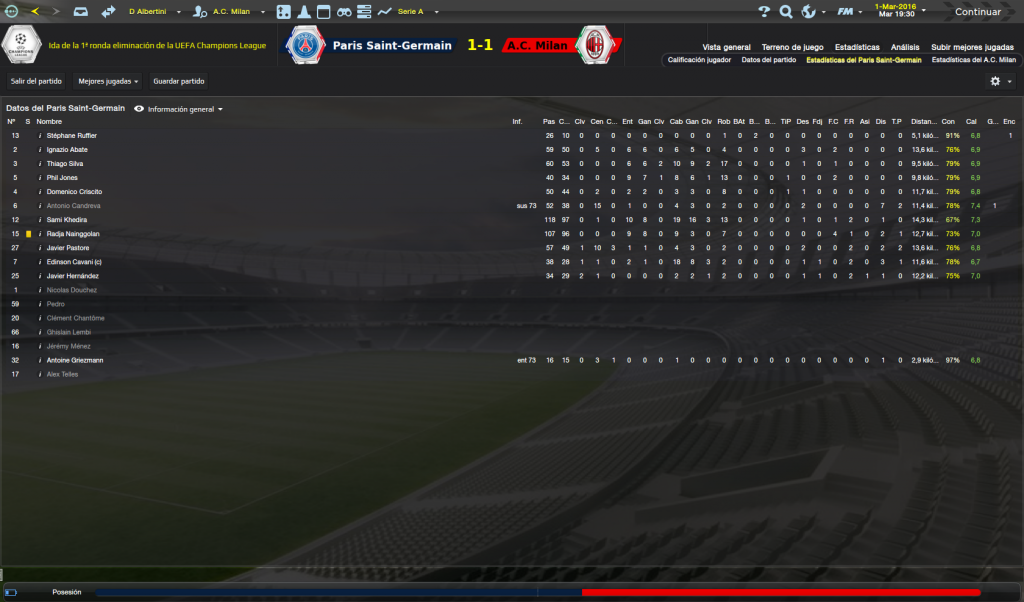The width and height of the screenshot is (1024, 602).
Task: Open the Vista general tab
Action: click(x=726, y=47)
